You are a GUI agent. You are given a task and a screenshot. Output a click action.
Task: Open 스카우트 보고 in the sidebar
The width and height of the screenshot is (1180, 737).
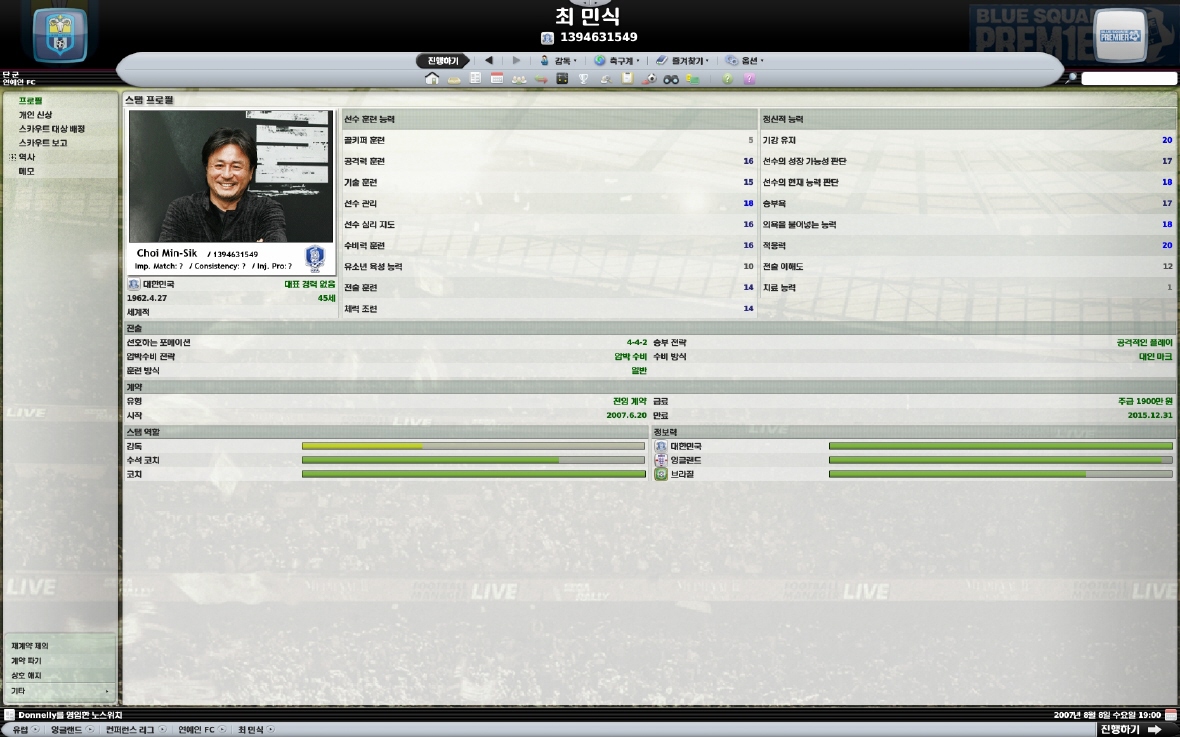coord(43,143)
